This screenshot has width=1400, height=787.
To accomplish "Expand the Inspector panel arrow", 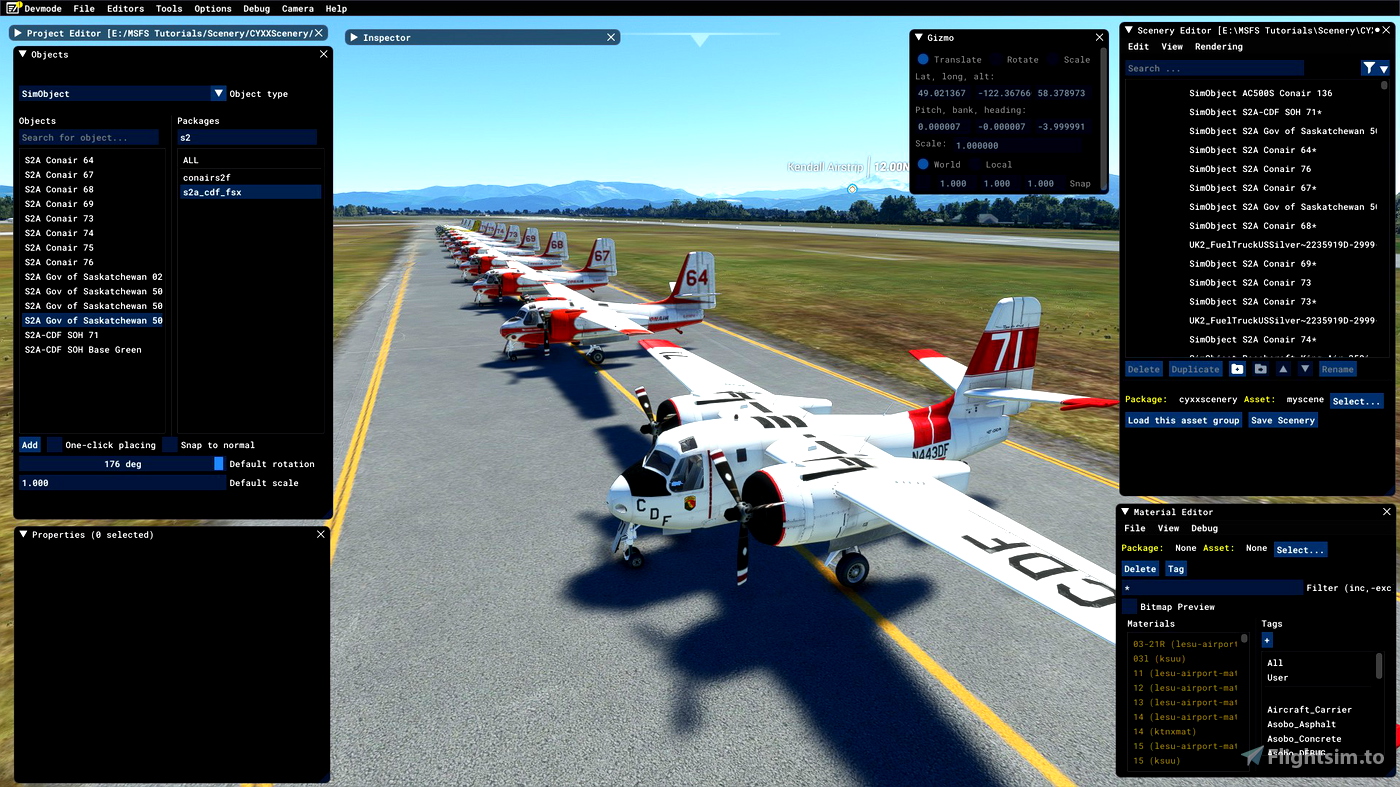I will (353, 37).
